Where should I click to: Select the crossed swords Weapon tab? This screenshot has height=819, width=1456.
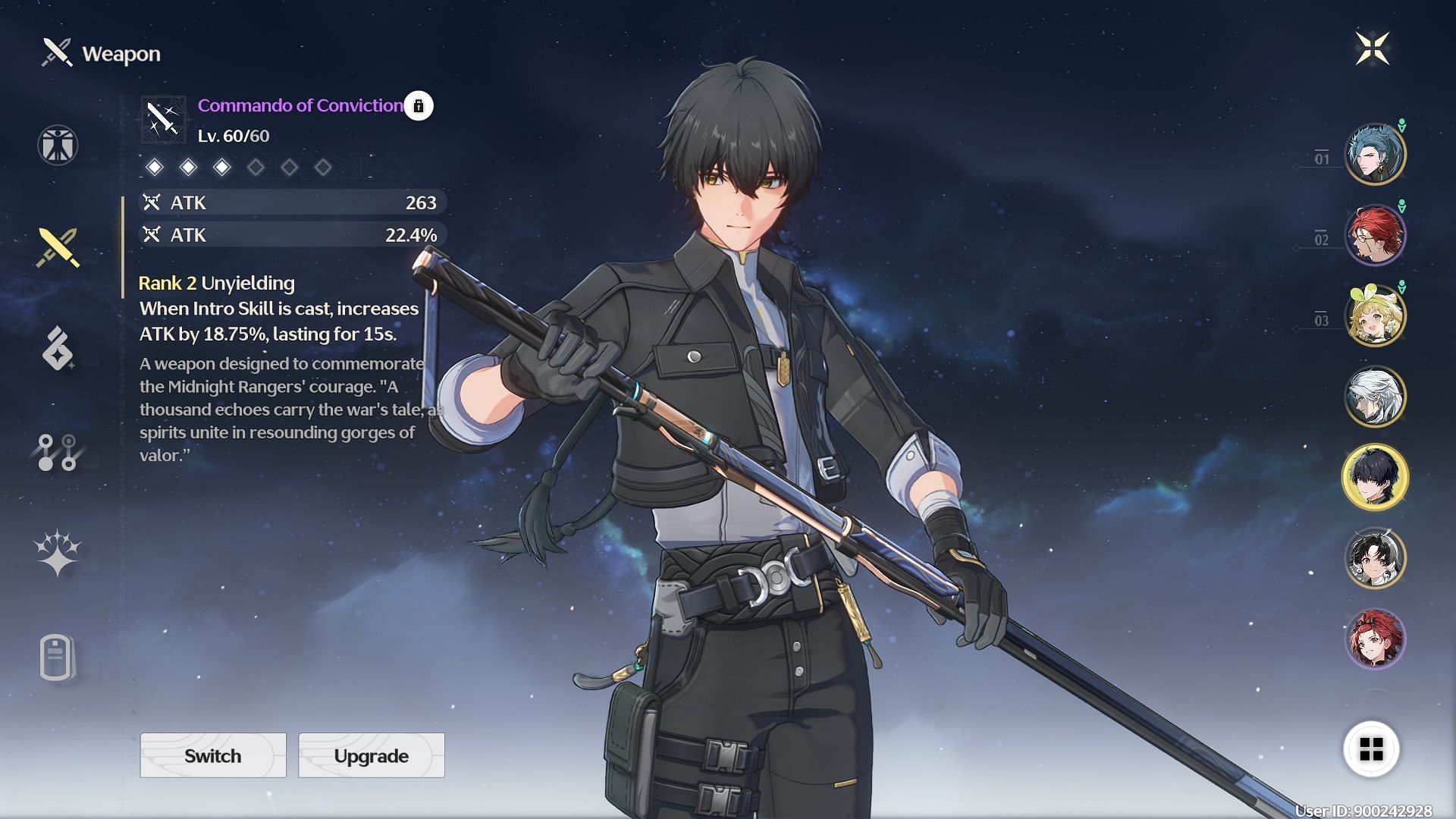coord(58,247)
